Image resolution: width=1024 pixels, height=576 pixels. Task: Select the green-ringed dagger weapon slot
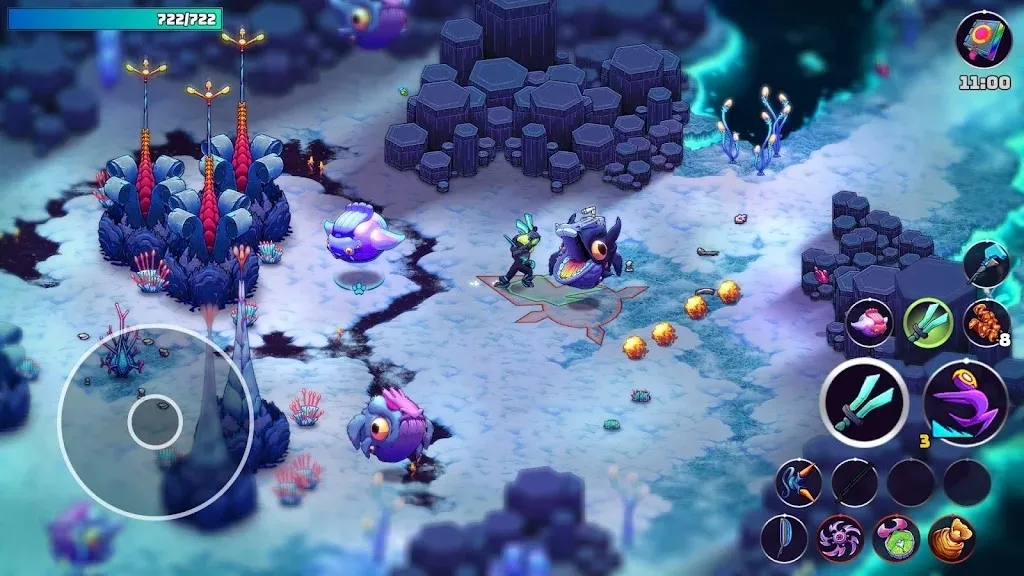point(927,323)
